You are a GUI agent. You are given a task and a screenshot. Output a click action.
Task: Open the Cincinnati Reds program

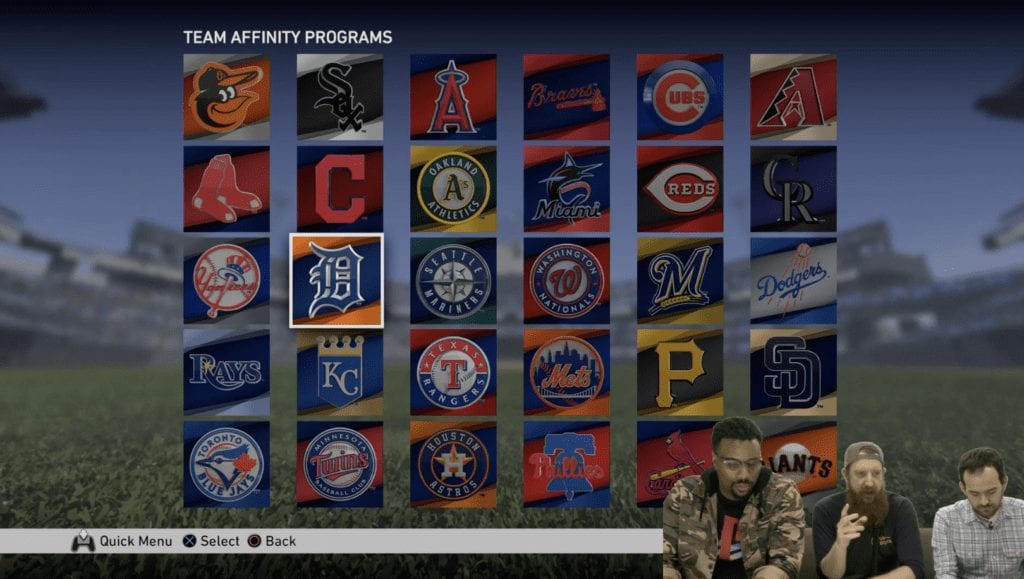[x=680, y=189]
